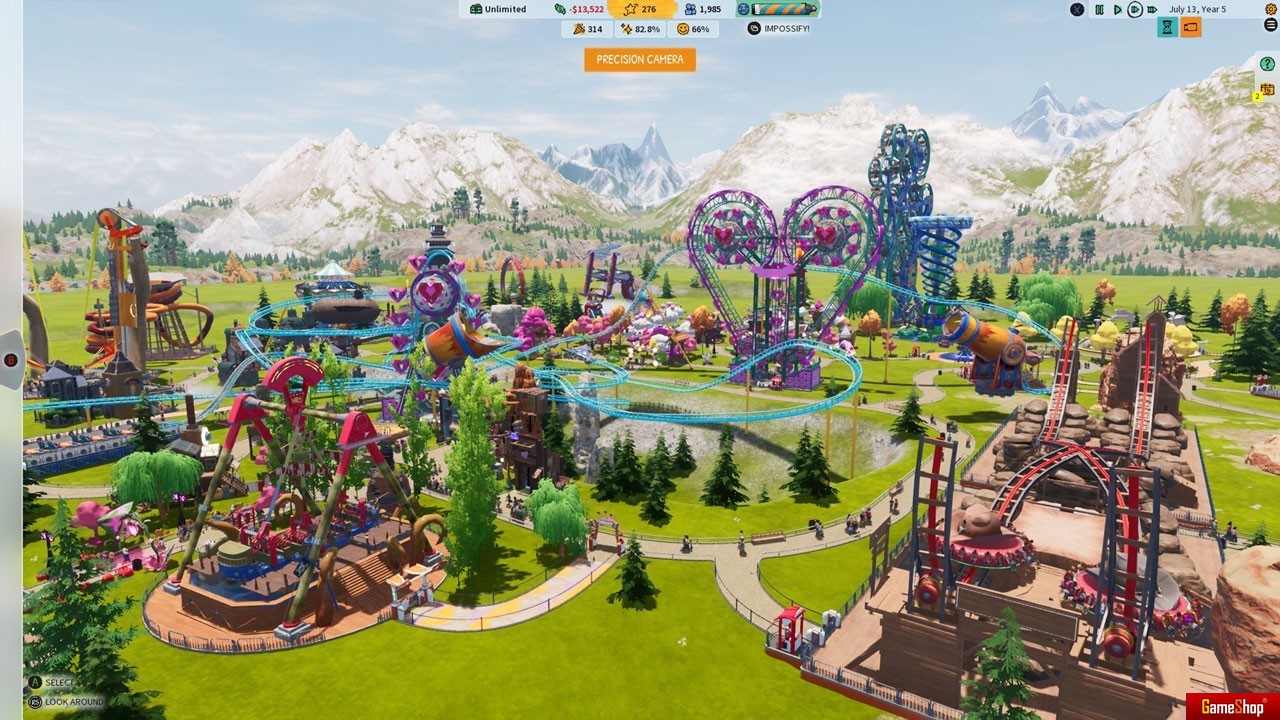View the guest count panel
Screen dimensions: 1280x720
click(701, 9)
